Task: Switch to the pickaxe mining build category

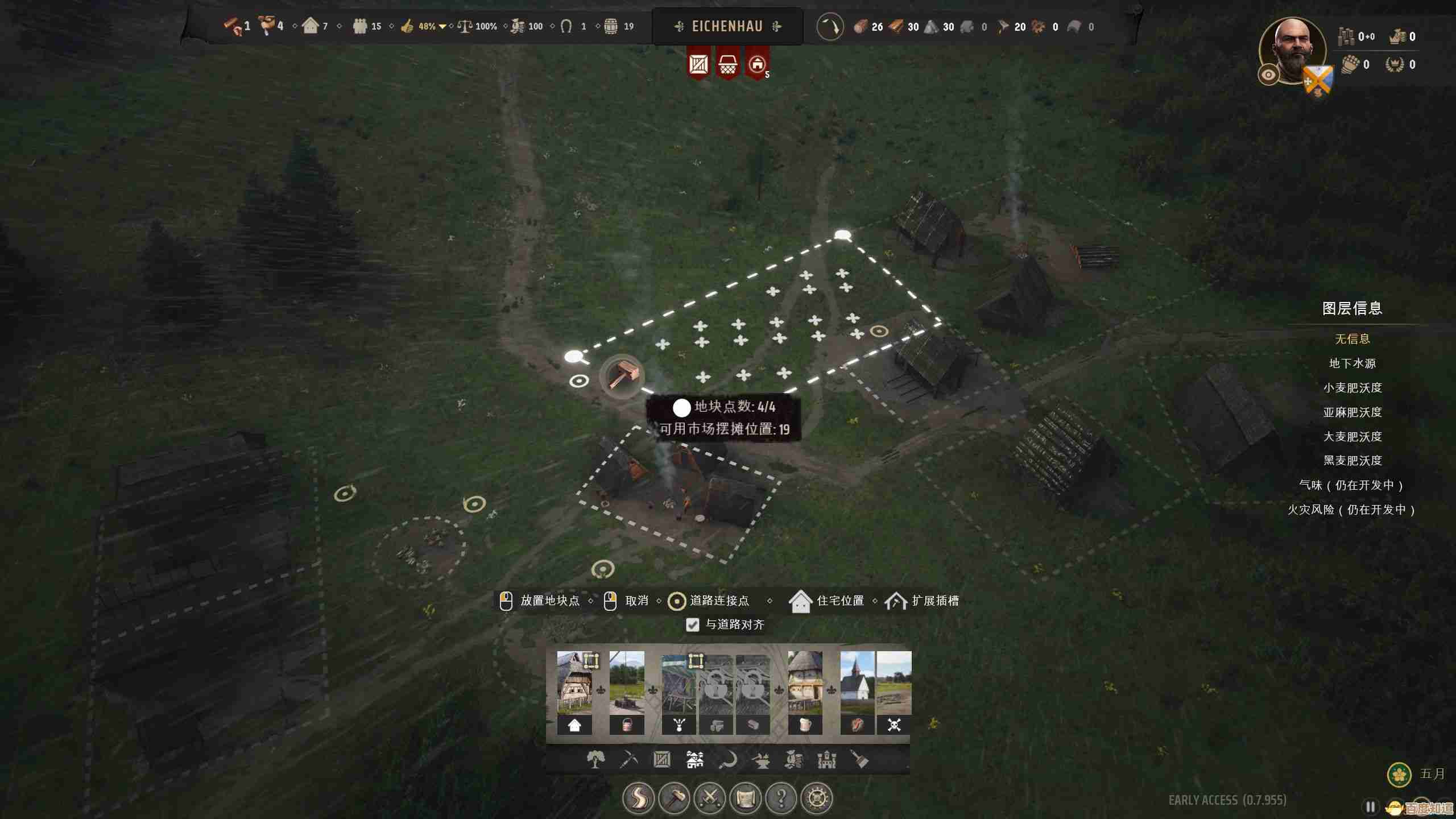Action: coord(628,759)
